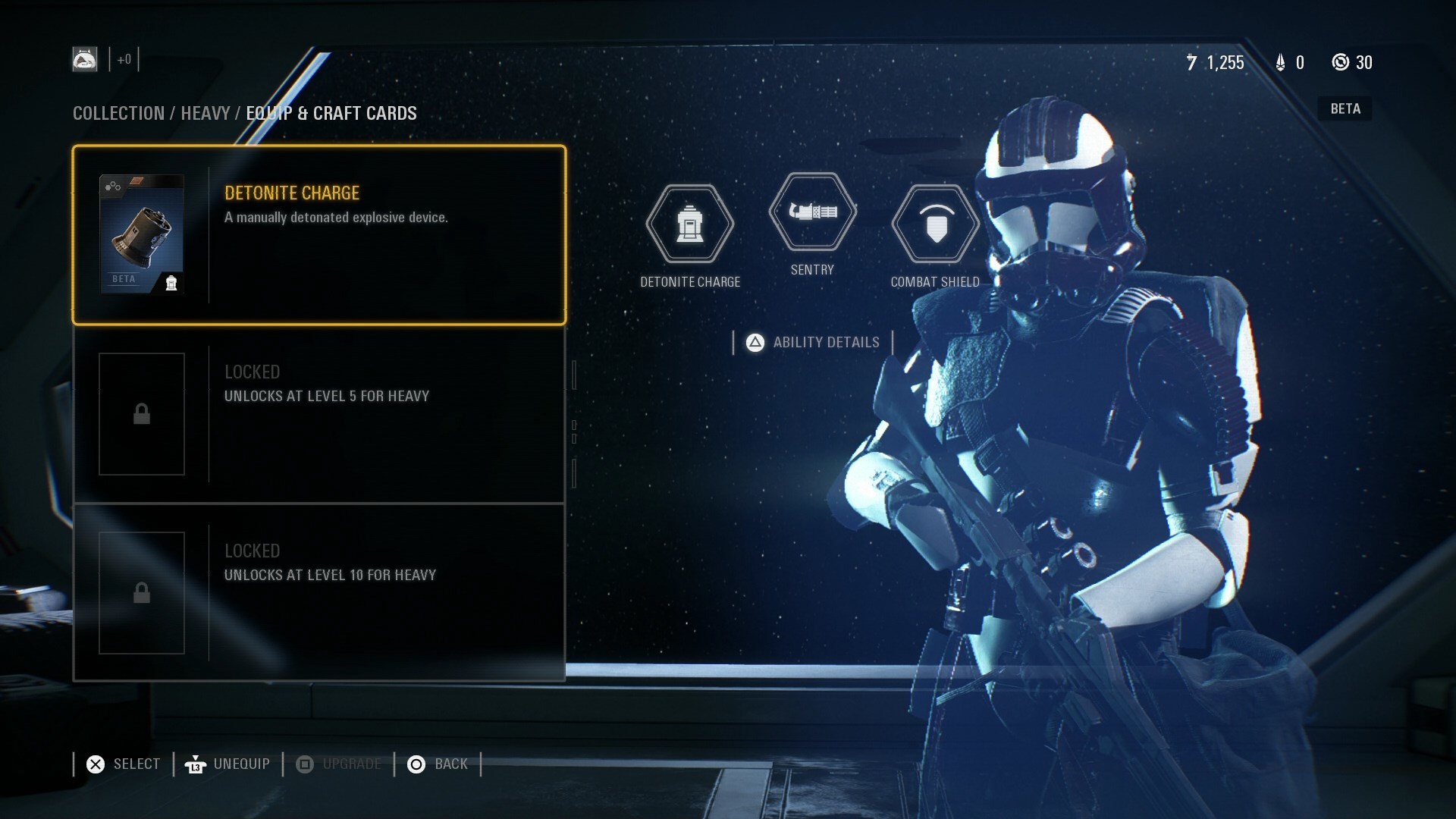Screen dimensions: 1456x819
Task: Open the Detonite Charge card thumbnail
Action: [142, 234]
